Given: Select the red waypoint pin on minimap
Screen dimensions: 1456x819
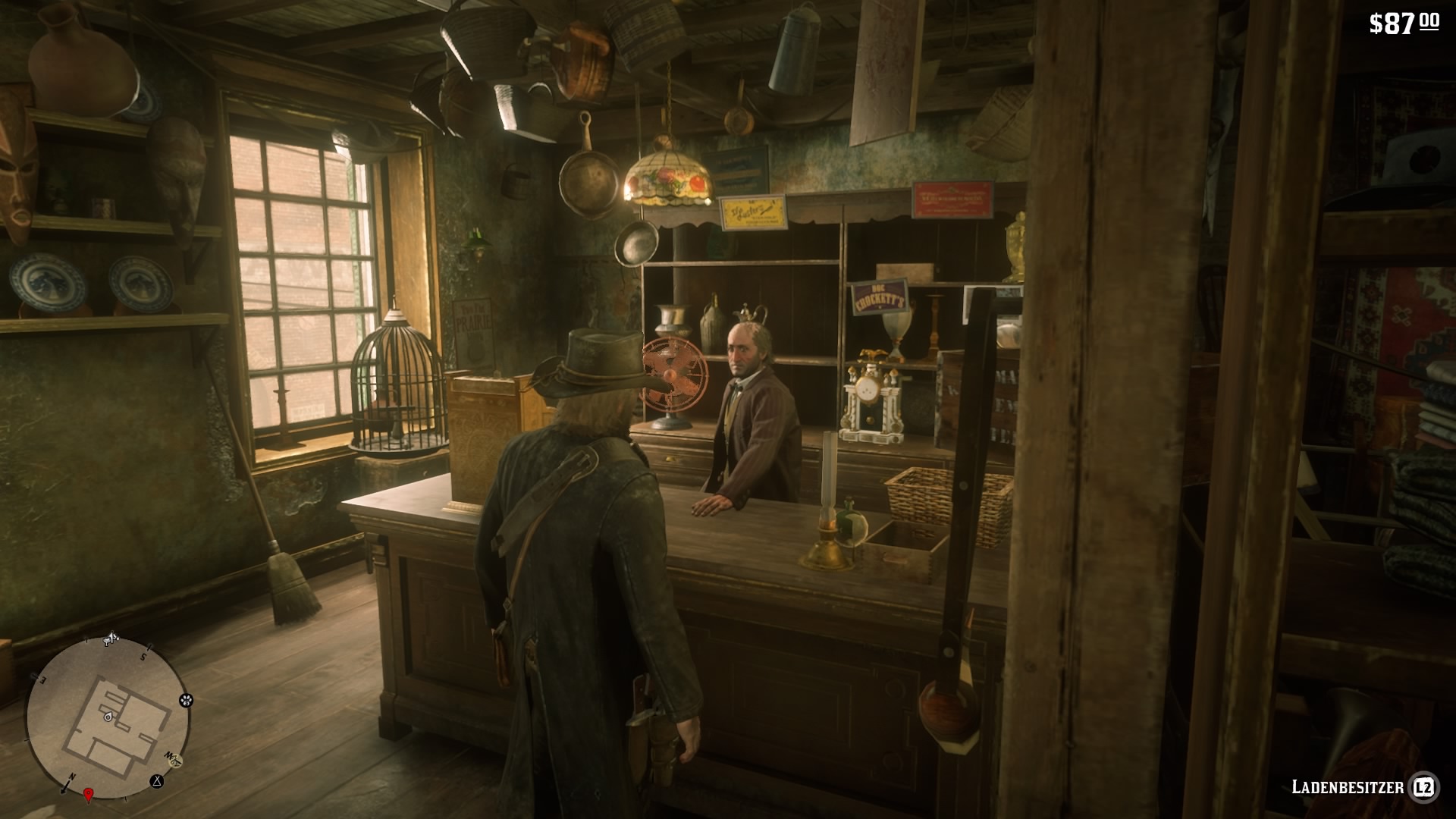Looking at the screenshot, I should (x=88, y=794).
